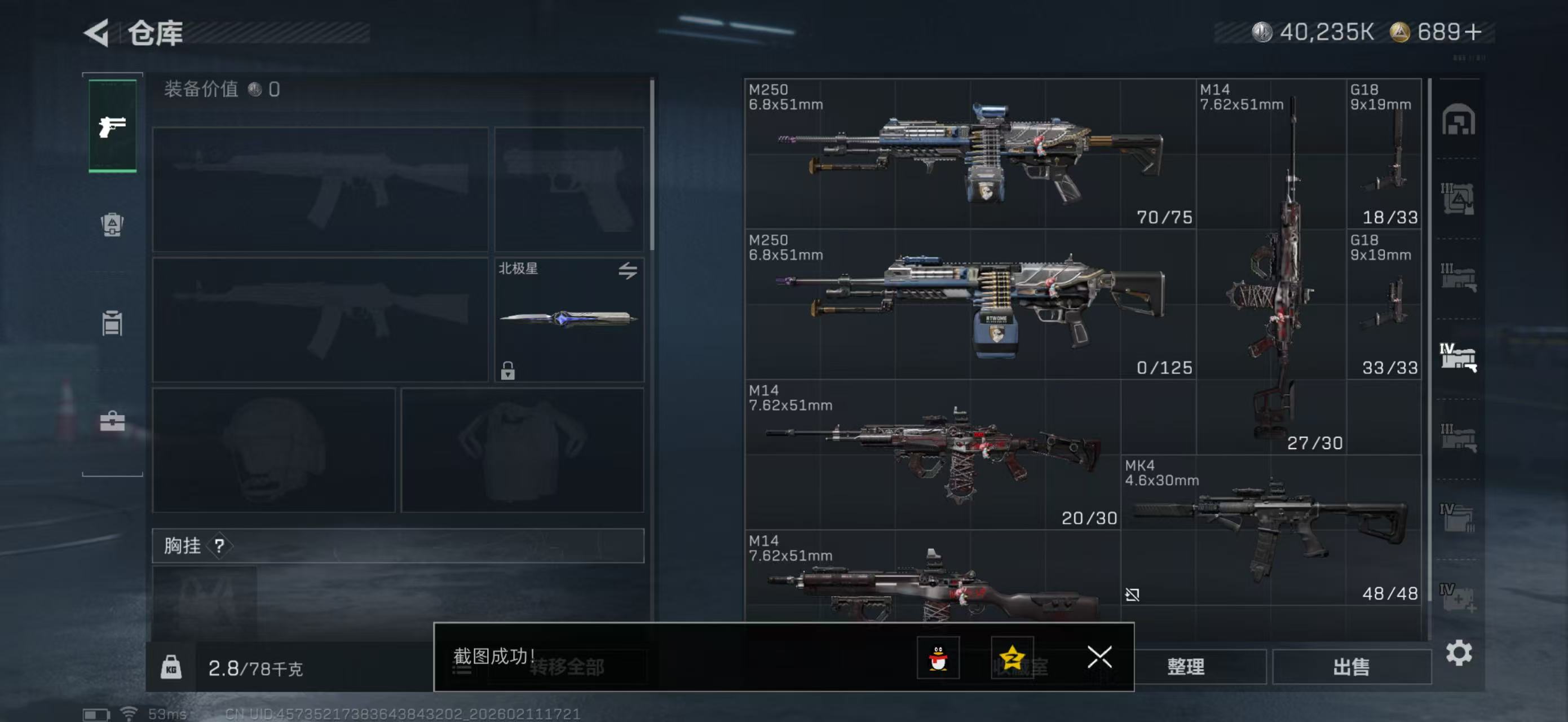1568x722 pixels.
Task: Close the screenshot success popup
Action: [x=1099, y=657]
